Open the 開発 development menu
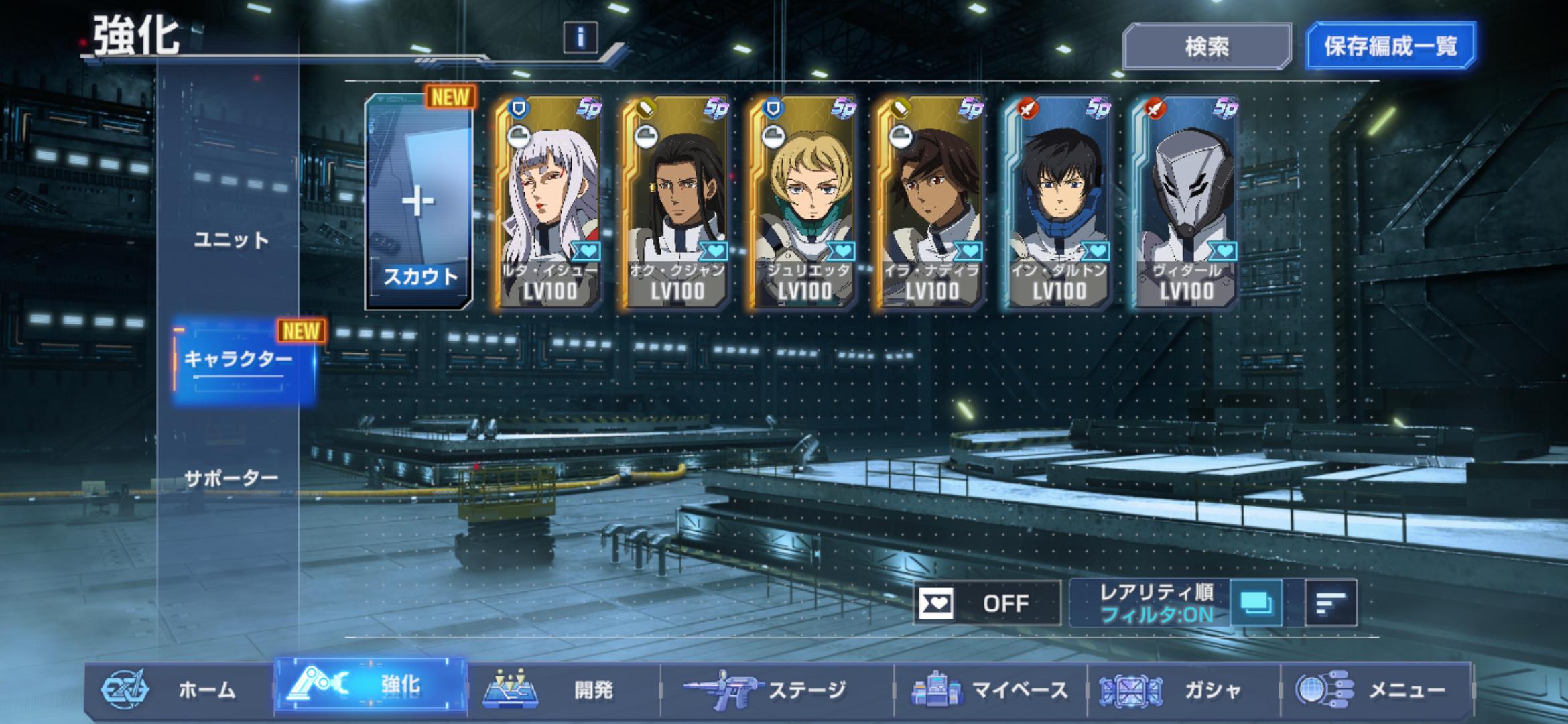This screenshot has width=1568, height=724. click(563, 689)
